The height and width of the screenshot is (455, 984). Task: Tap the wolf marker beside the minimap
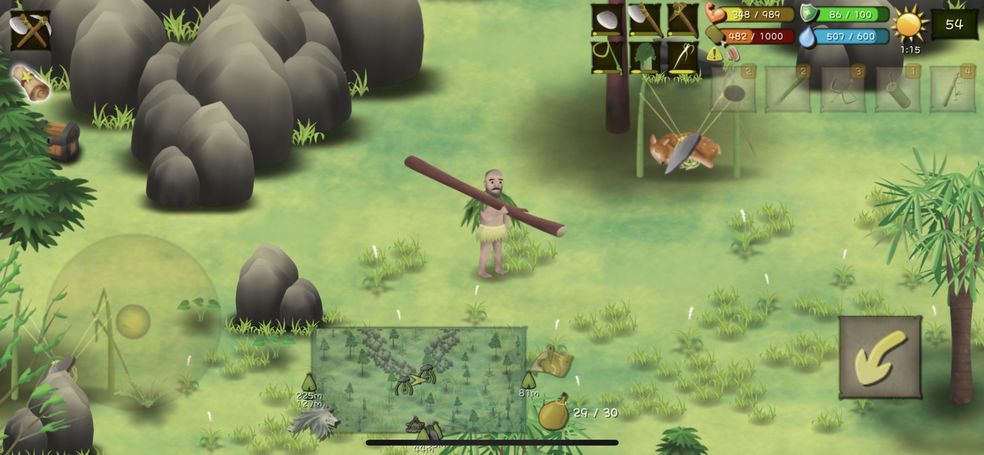coord(314,422)
